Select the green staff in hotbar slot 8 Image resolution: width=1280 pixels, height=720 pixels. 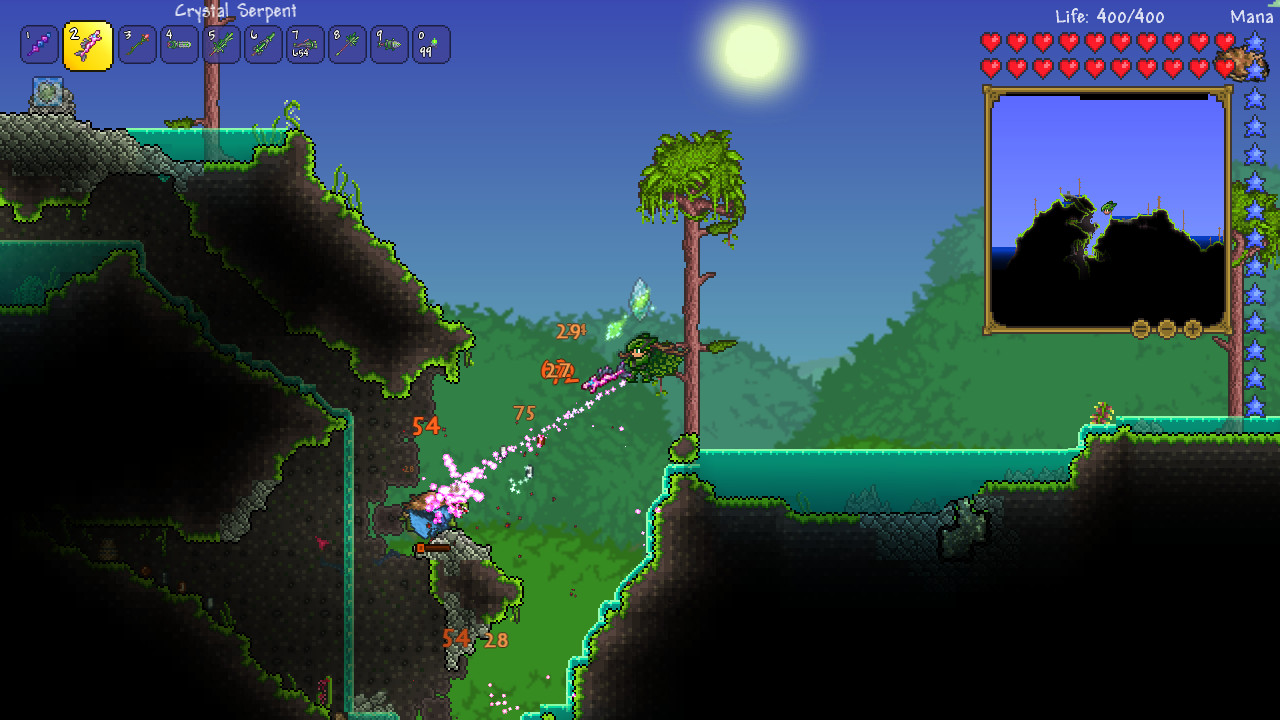(x=348, y=43)
